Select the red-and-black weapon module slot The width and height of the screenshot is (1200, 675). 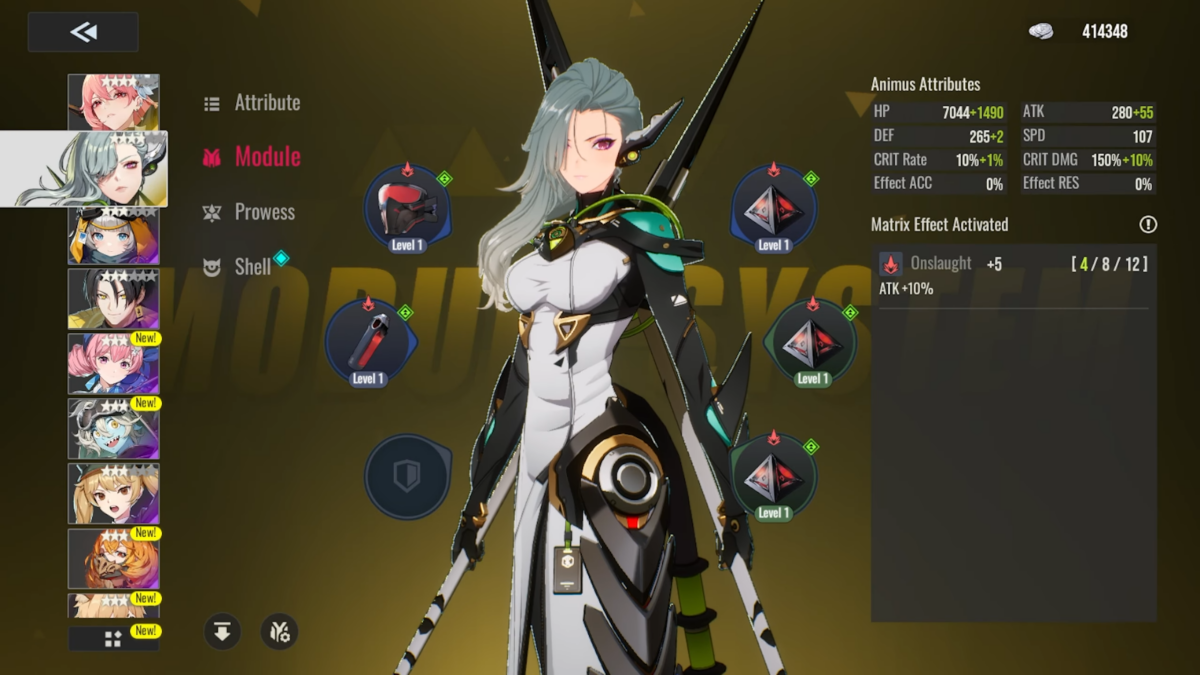(368, 342)
